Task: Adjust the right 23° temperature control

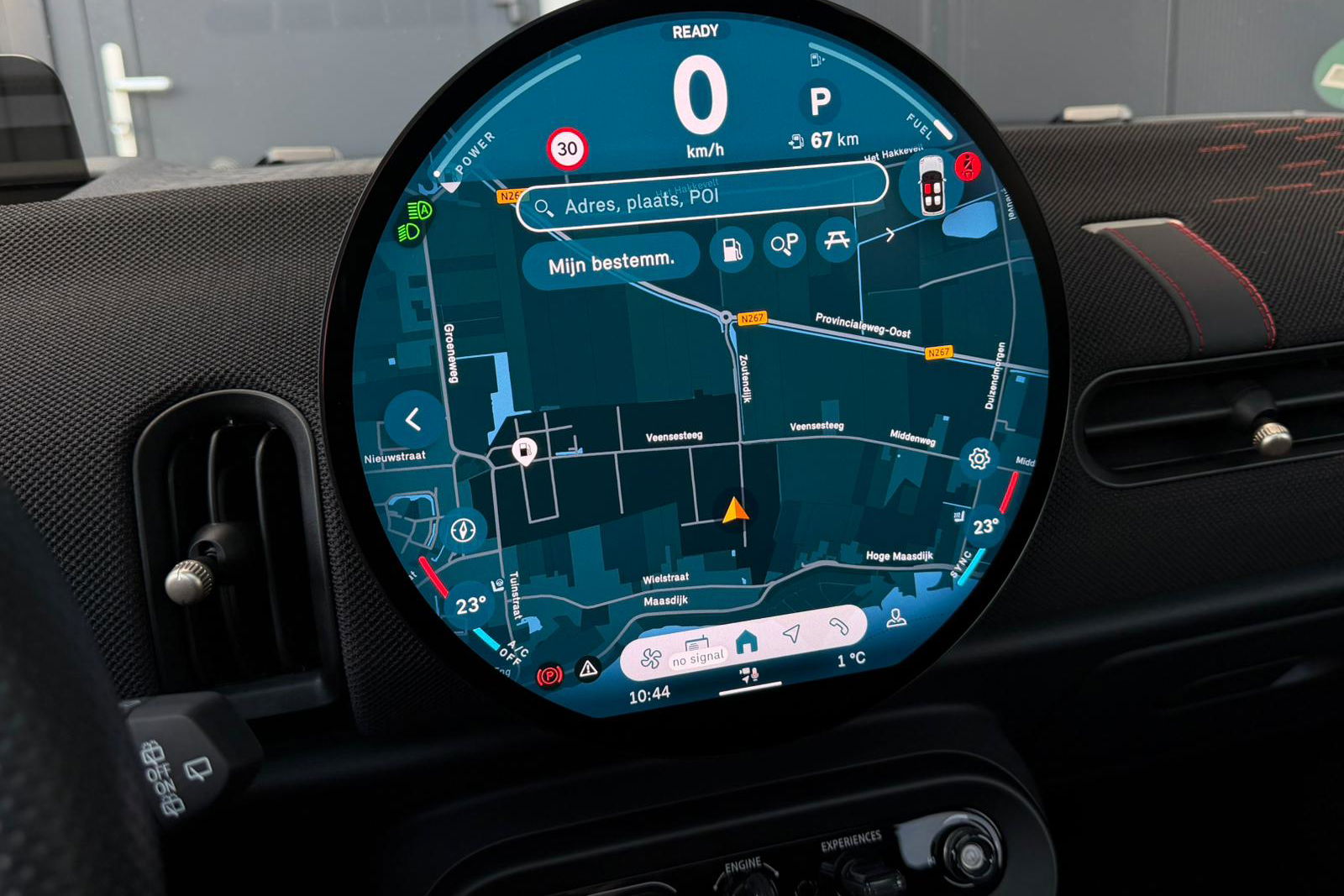Action: [985, 527]
